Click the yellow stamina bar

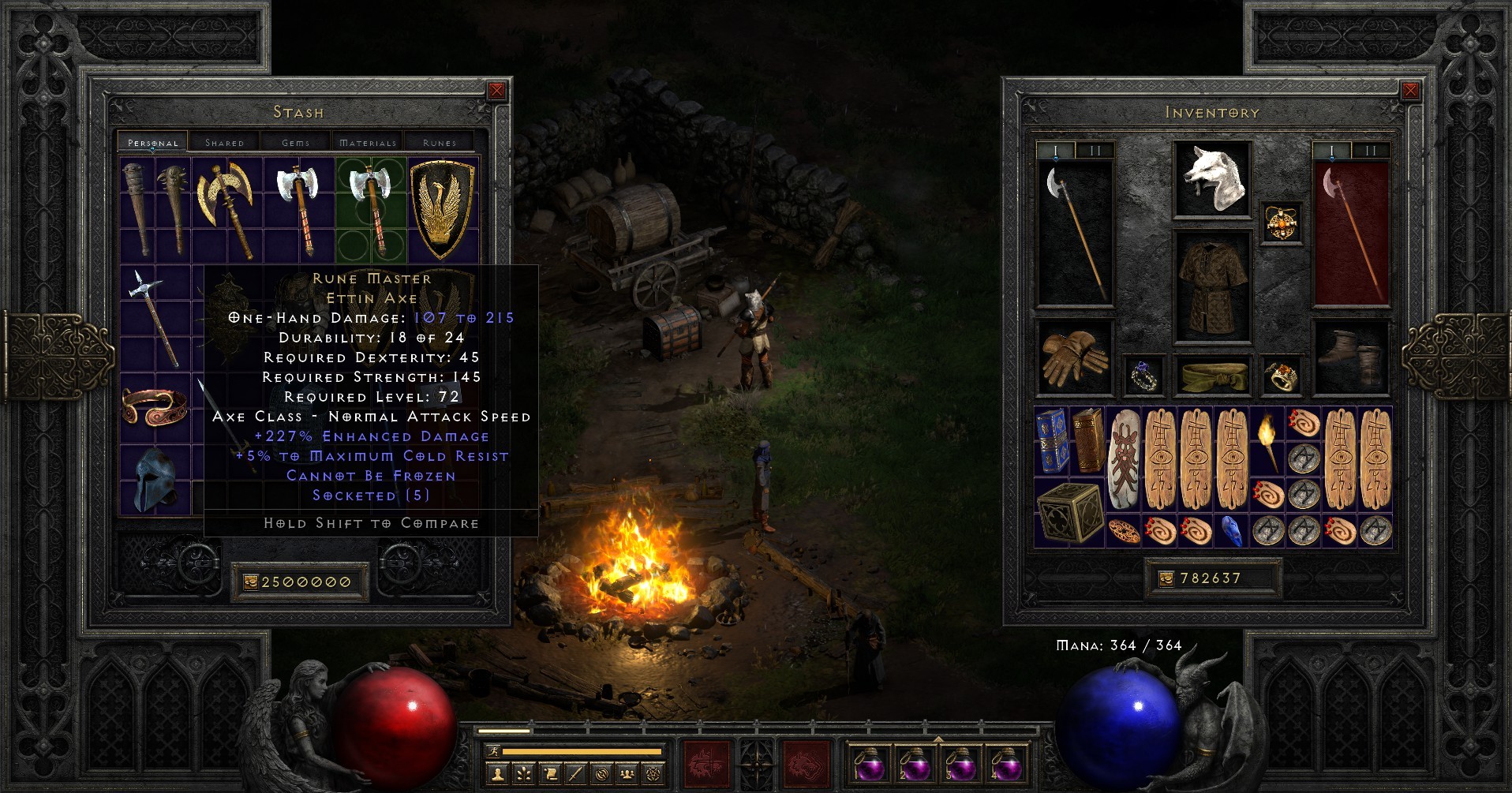582,751
